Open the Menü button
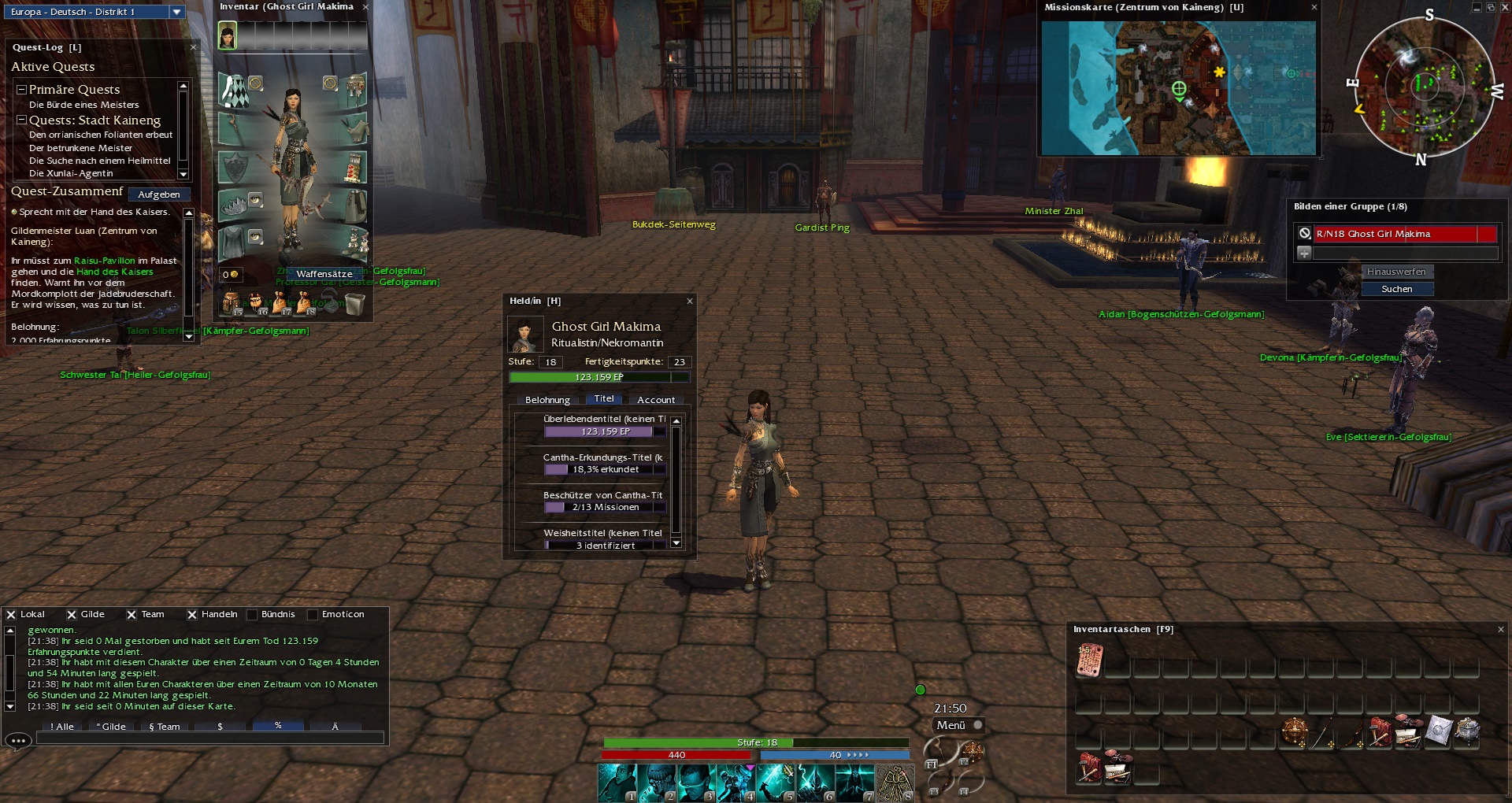This screenshot has height=803, width=1512. (x=951, y=725)
